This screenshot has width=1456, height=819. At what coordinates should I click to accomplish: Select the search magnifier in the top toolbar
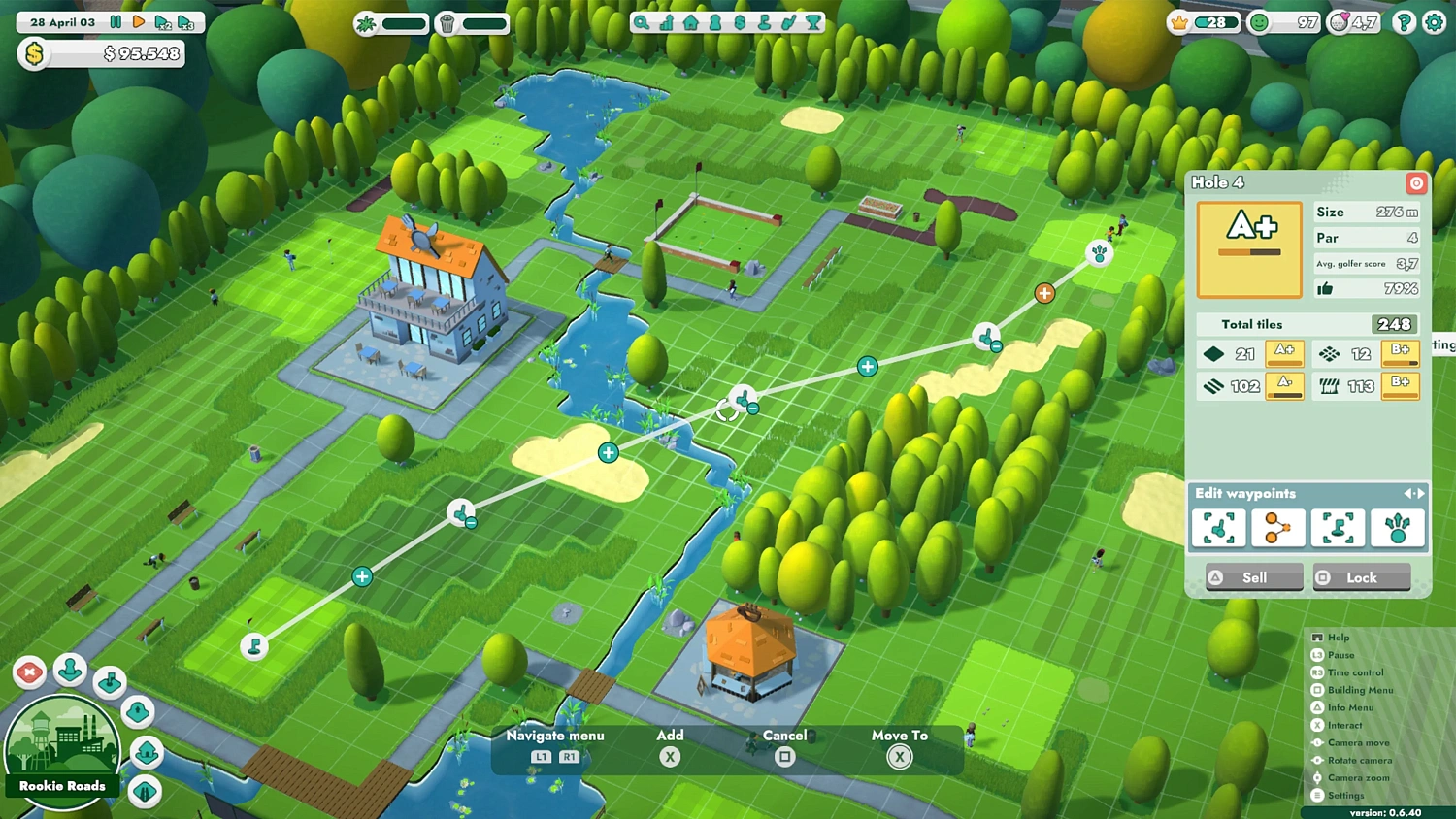click(x=641, y=21)
